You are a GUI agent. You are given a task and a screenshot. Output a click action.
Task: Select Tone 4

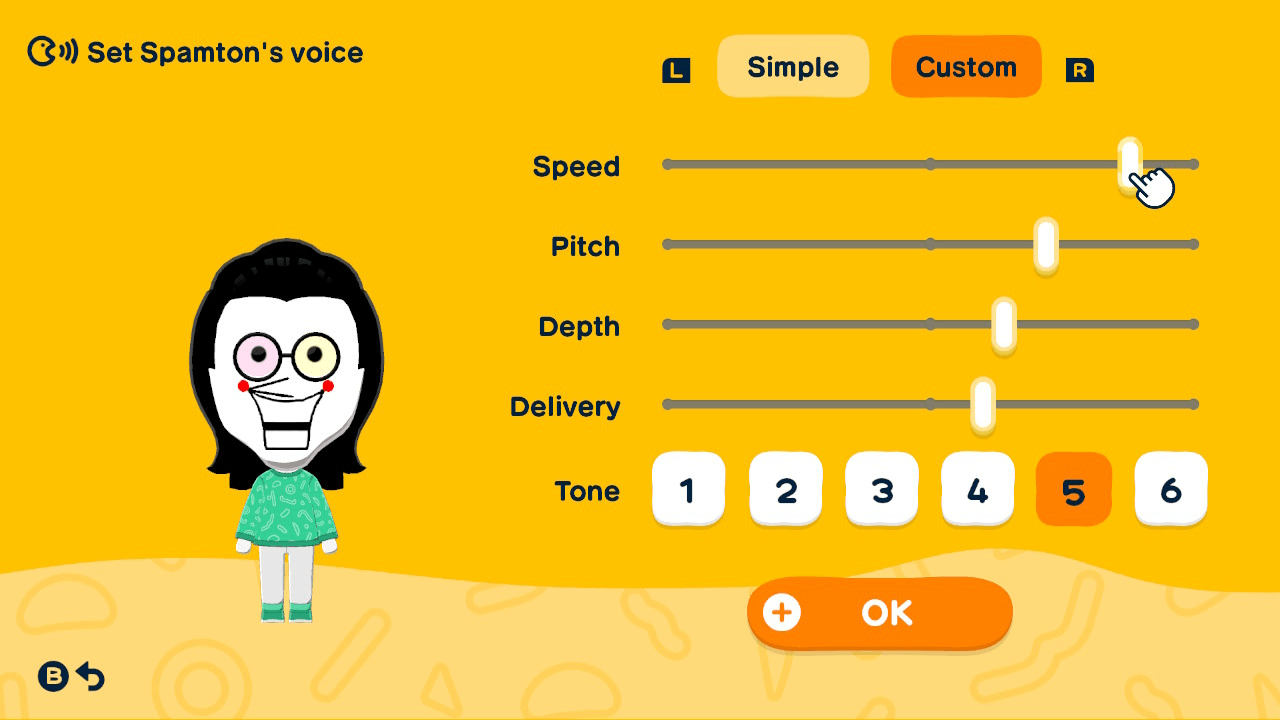click(977, 489)
